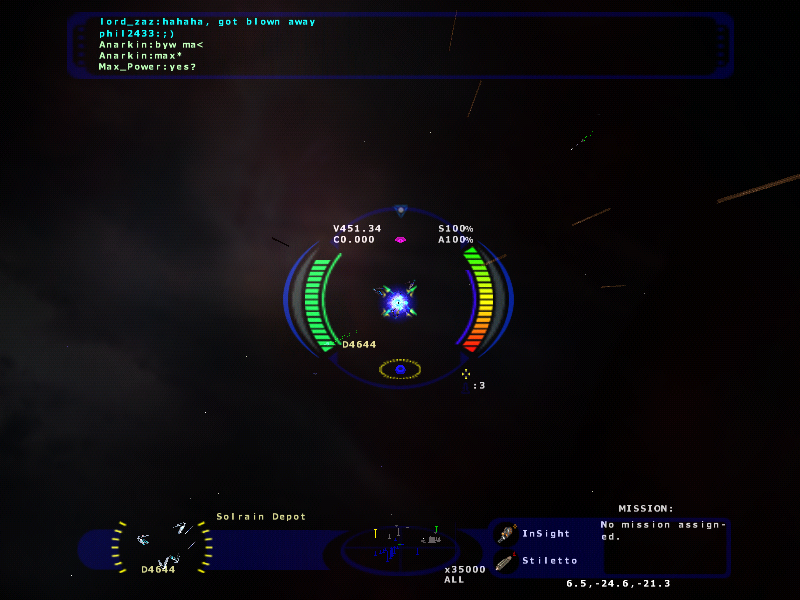
Task: Select the InSight weapon entry
Action: 545,533
